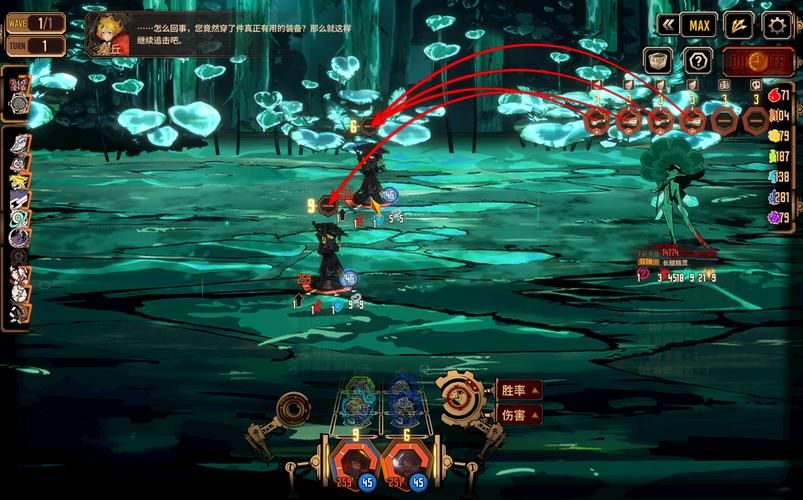Open the gear settings menu
Image resolution: width=803 pixels, height=500 pixels.
point(775,24)
